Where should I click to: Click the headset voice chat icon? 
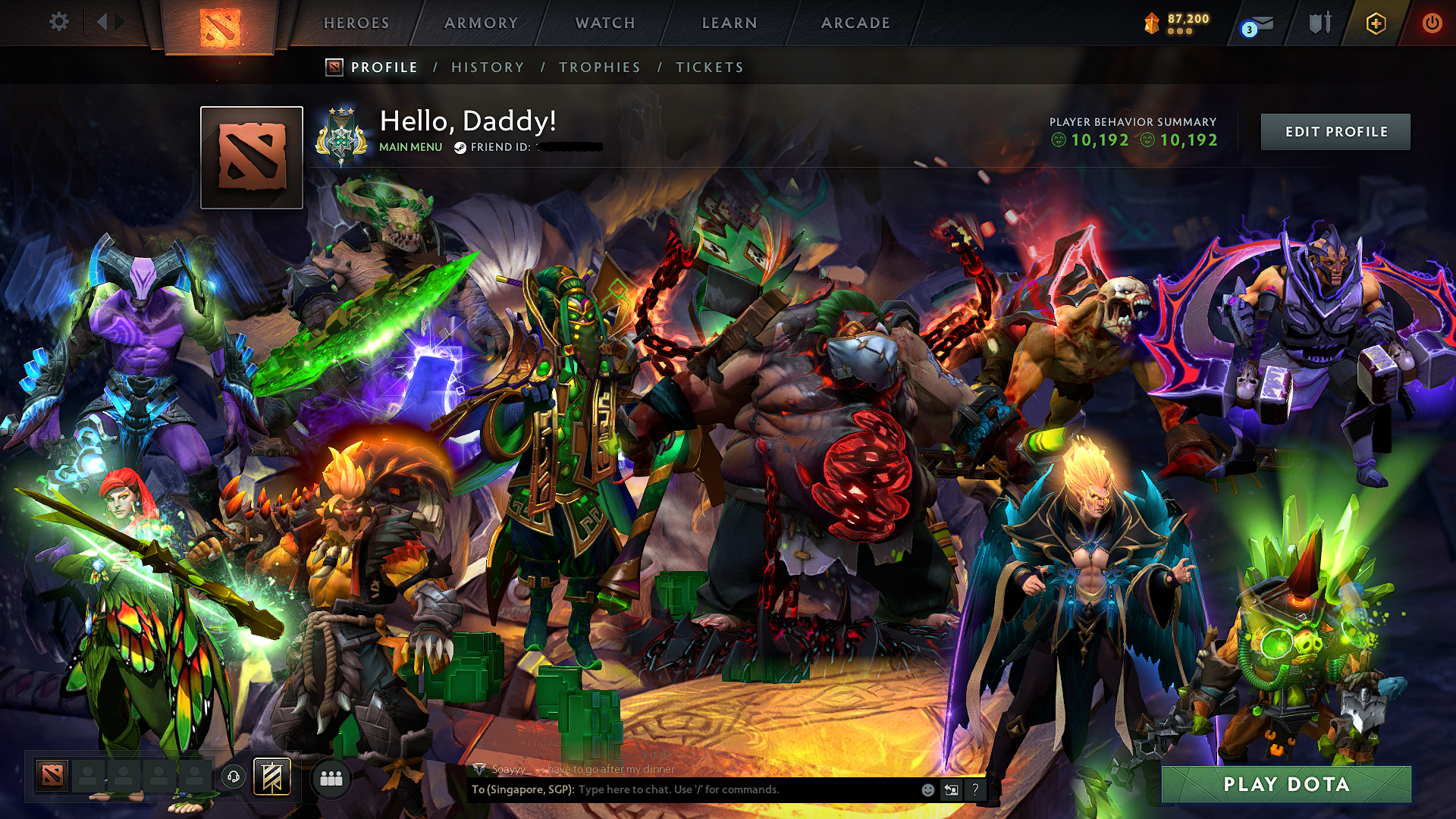click(x=234, y=777)
